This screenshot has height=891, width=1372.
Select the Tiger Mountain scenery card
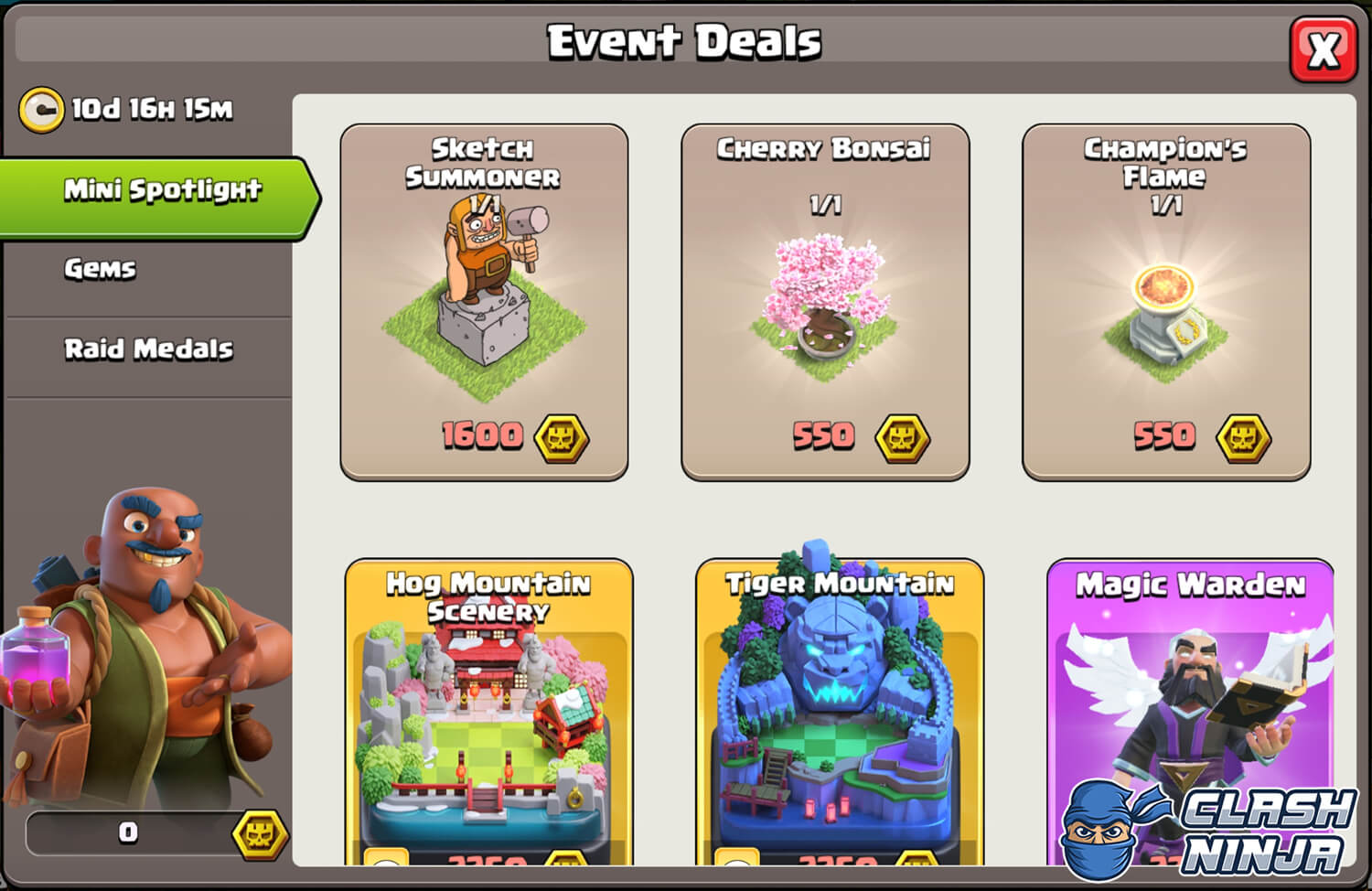pos(839,714)
